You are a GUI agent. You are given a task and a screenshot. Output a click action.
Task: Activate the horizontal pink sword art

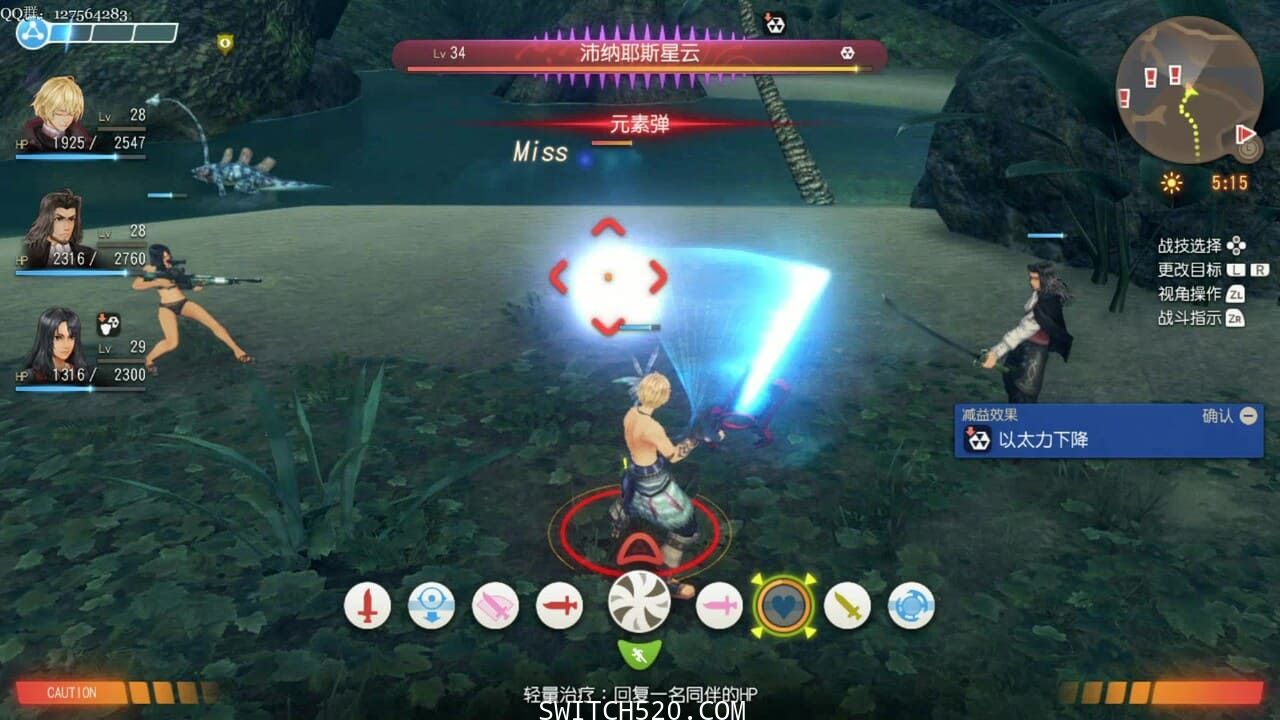[719, 605]
